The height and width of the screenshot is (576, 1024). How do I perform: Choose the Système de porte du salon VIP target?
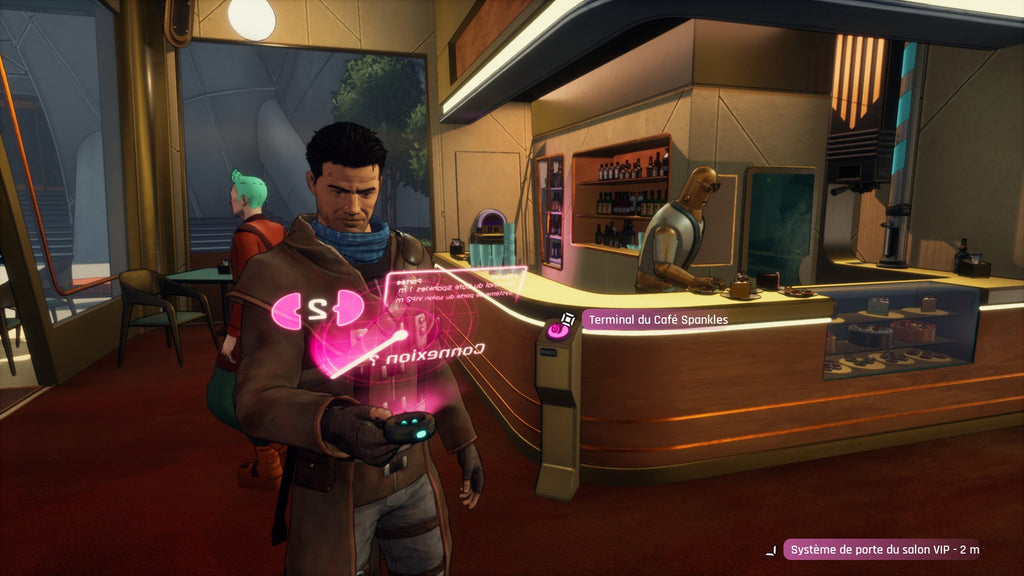882,549
